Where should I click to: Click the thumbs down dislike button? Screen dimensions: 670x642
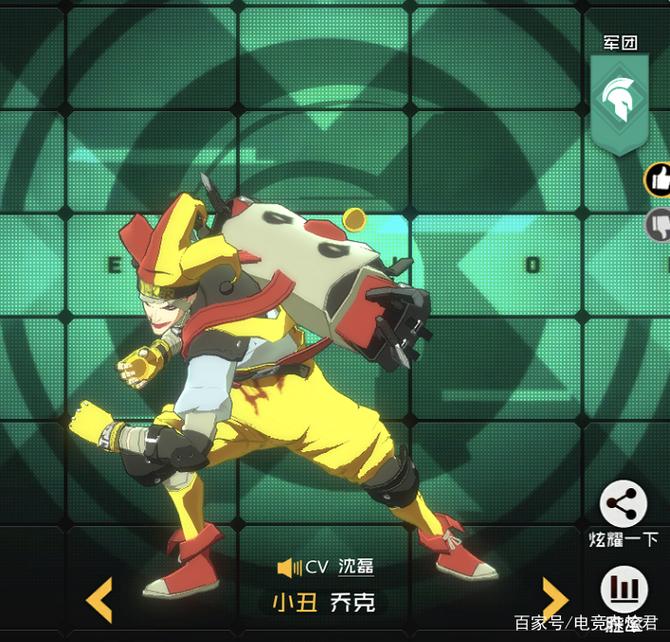pos(658,224)
